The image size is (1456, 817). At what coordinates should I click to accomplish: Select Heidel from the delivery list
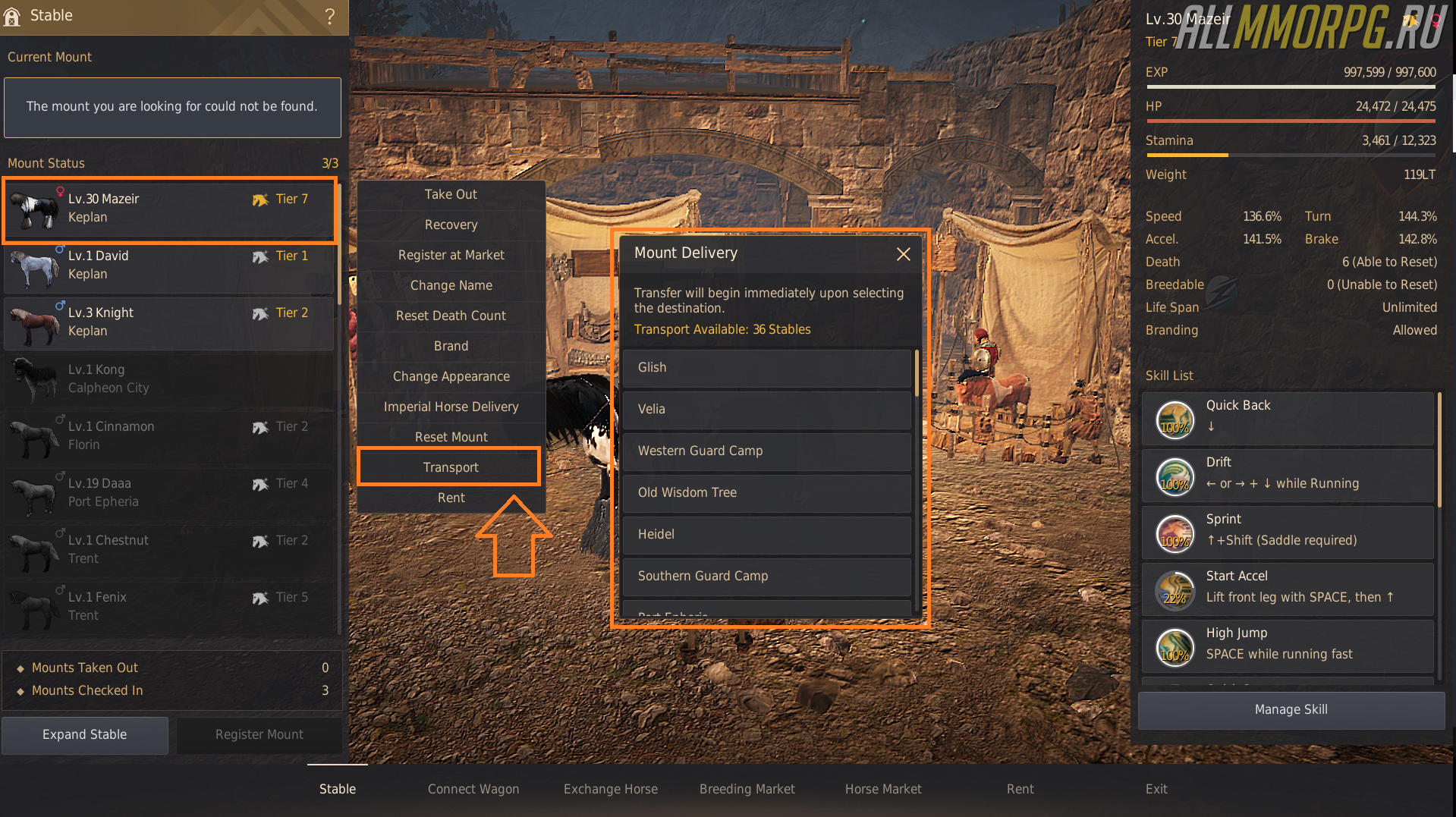[x=766, y=535]
